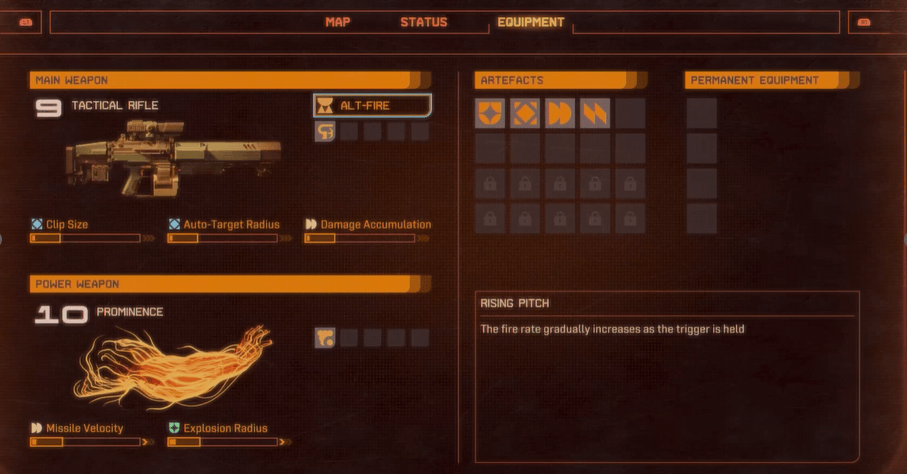Select the diamond-shaped artefact icon
Image resolution: width=907 pixels, height=474 pixels.
pos(525,114)
